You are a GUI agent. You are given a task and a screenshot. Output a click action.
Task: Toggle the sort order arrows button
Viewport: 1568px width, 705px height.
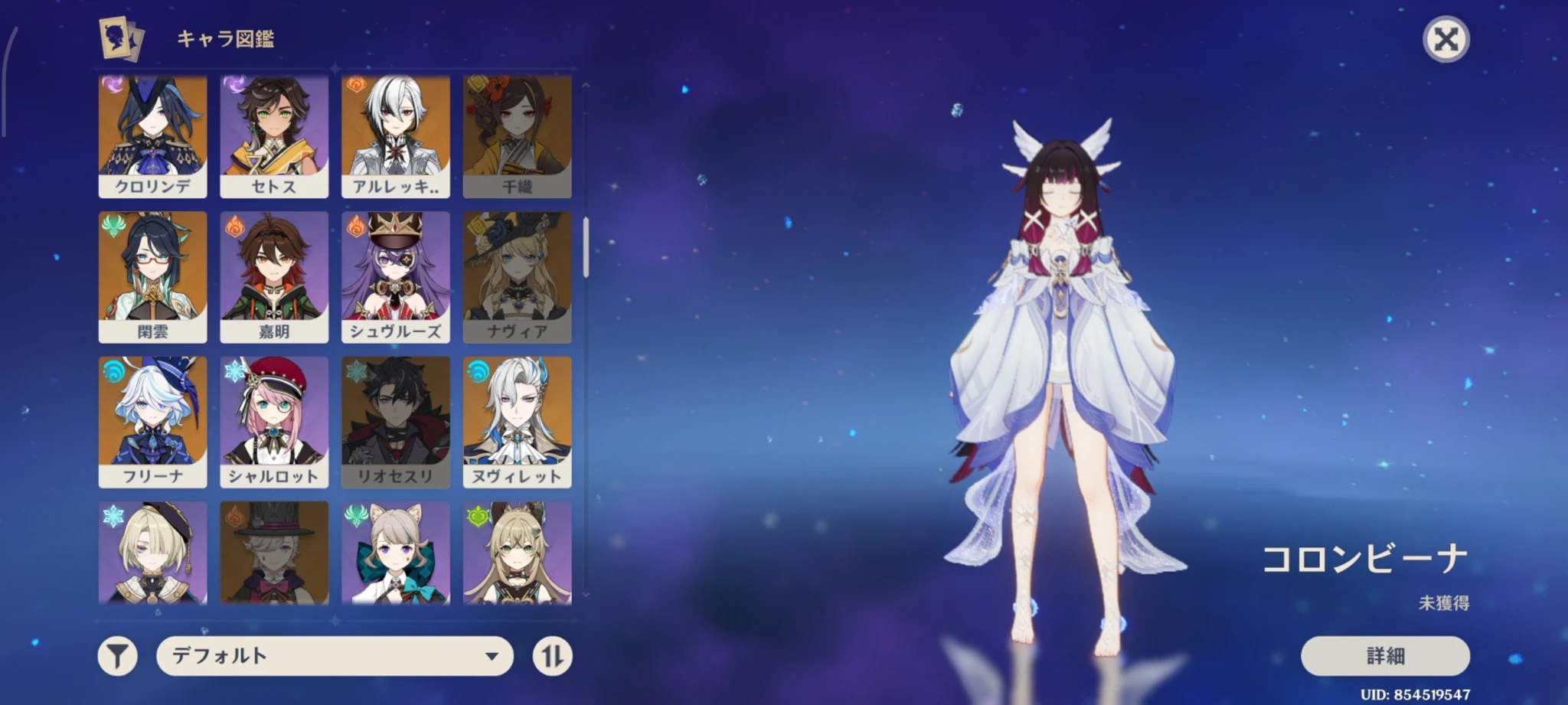pyautogui.click(x=552, y=656)
